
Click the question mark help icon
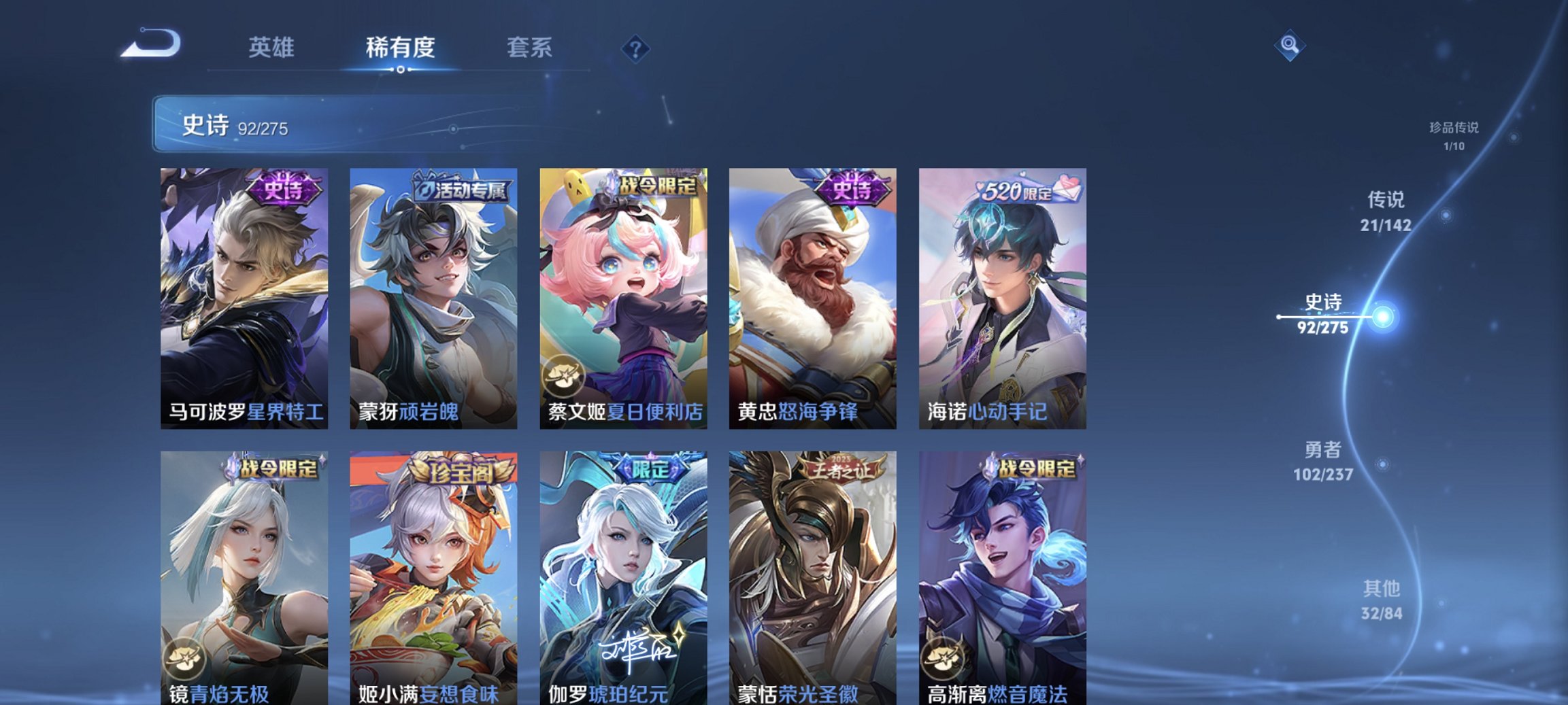635,47
